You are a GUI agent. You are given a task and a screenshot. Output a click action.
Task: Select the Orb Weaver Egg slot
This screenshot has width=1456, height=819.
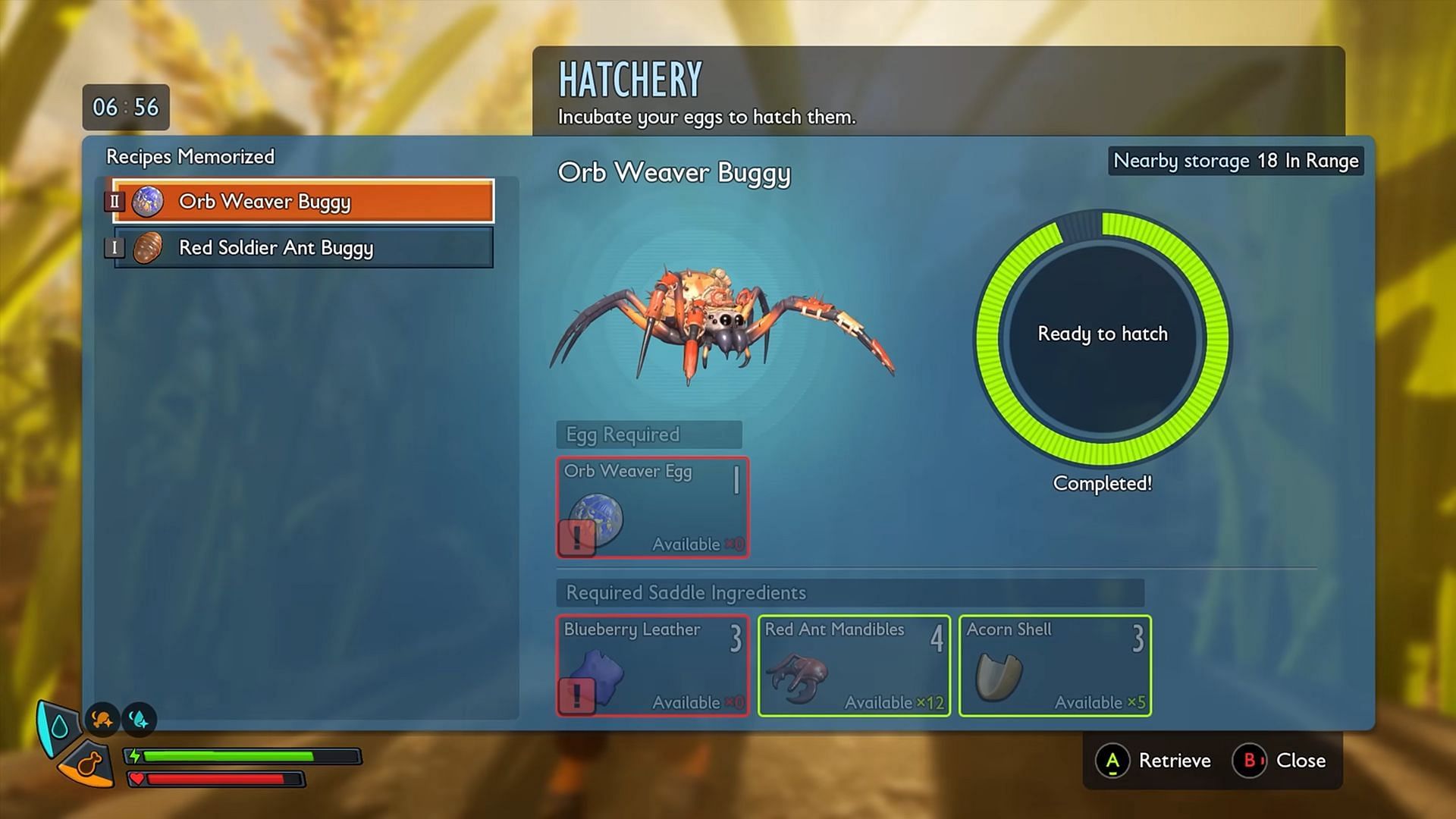click(653, 507)
